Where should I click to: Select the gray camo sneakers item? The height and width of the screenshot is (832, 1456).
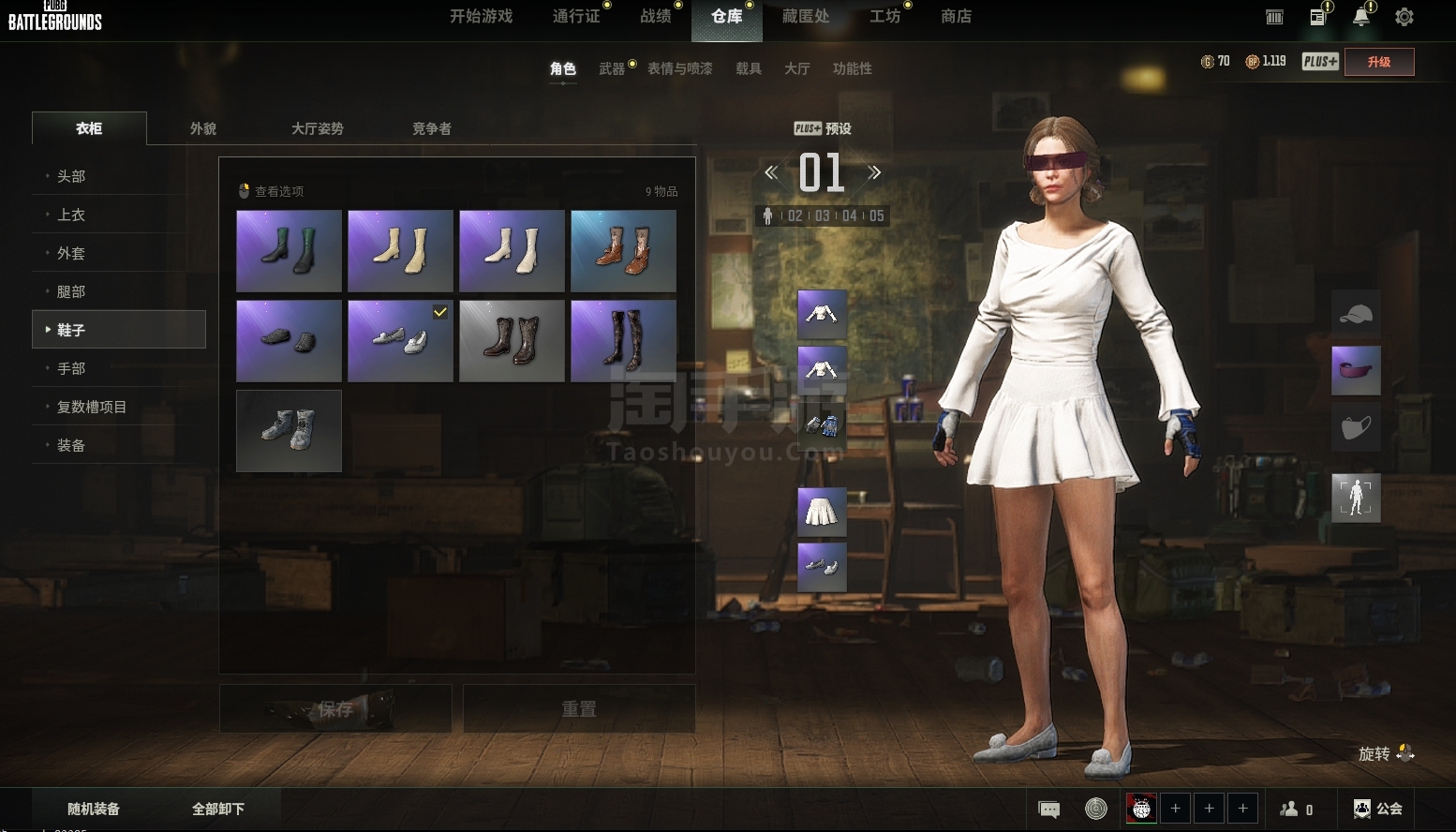click(x=289, y=431)
